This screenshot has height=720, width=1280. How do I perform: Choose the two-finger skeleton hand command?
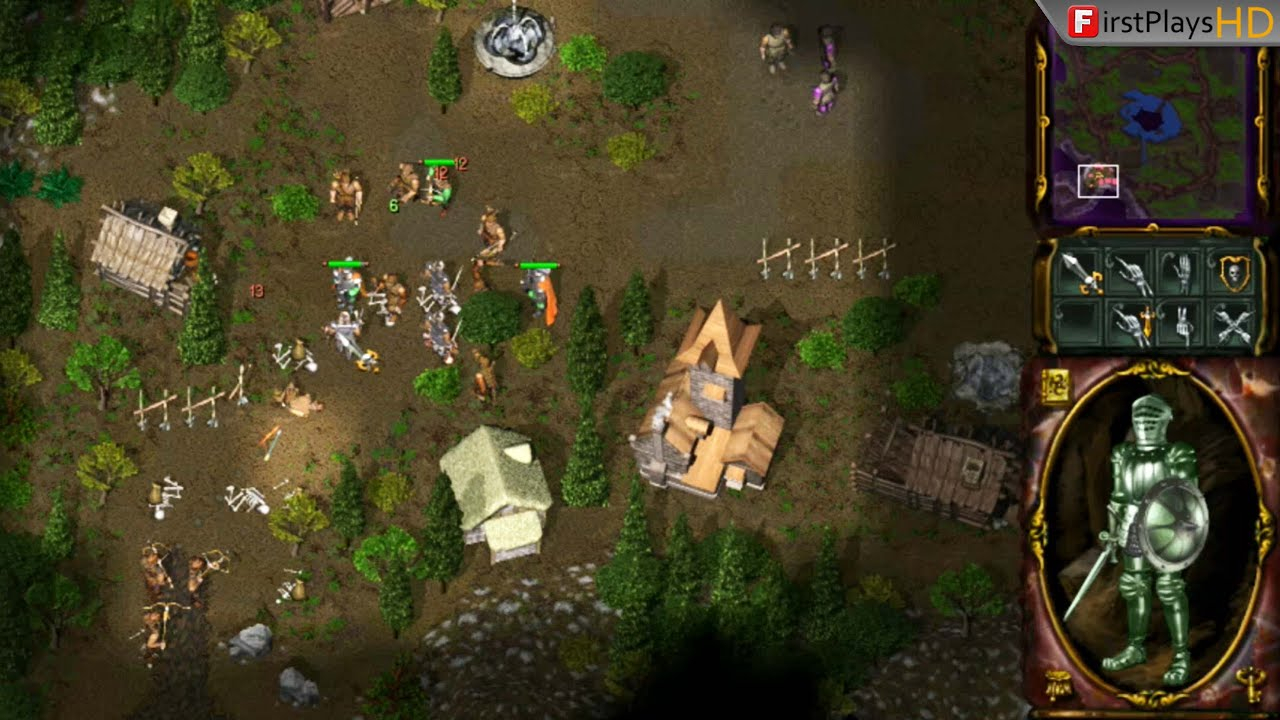(x=1182, y=323)
